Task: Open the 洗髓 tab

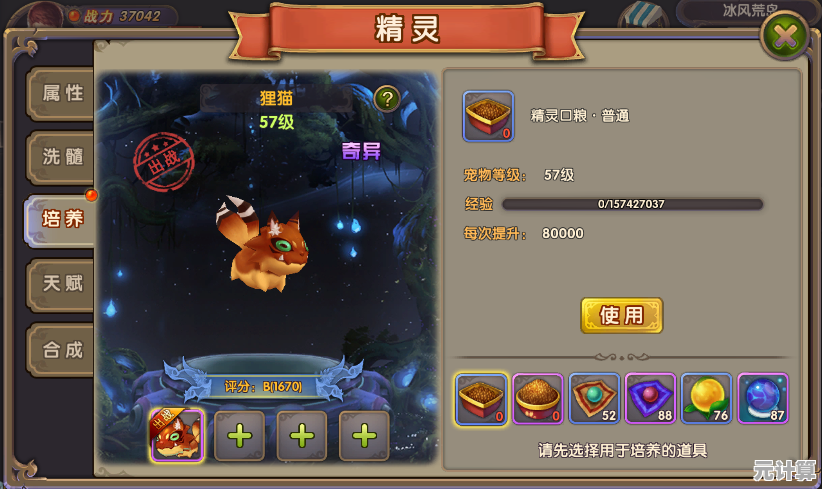Action: pos(61,157)
